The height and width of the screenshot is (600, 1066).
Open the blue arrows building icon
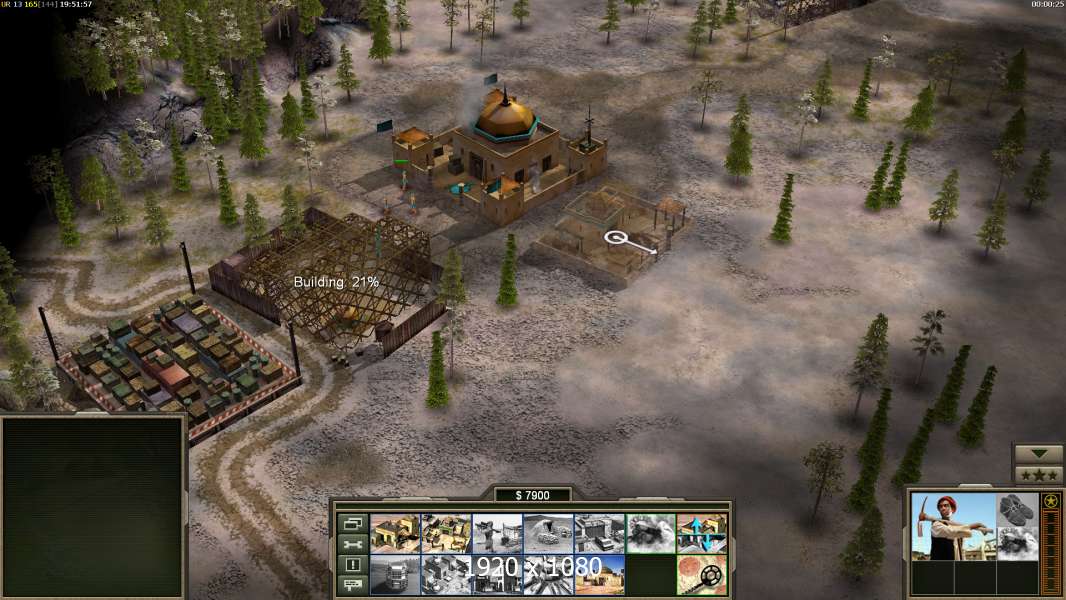click(701, 533)
